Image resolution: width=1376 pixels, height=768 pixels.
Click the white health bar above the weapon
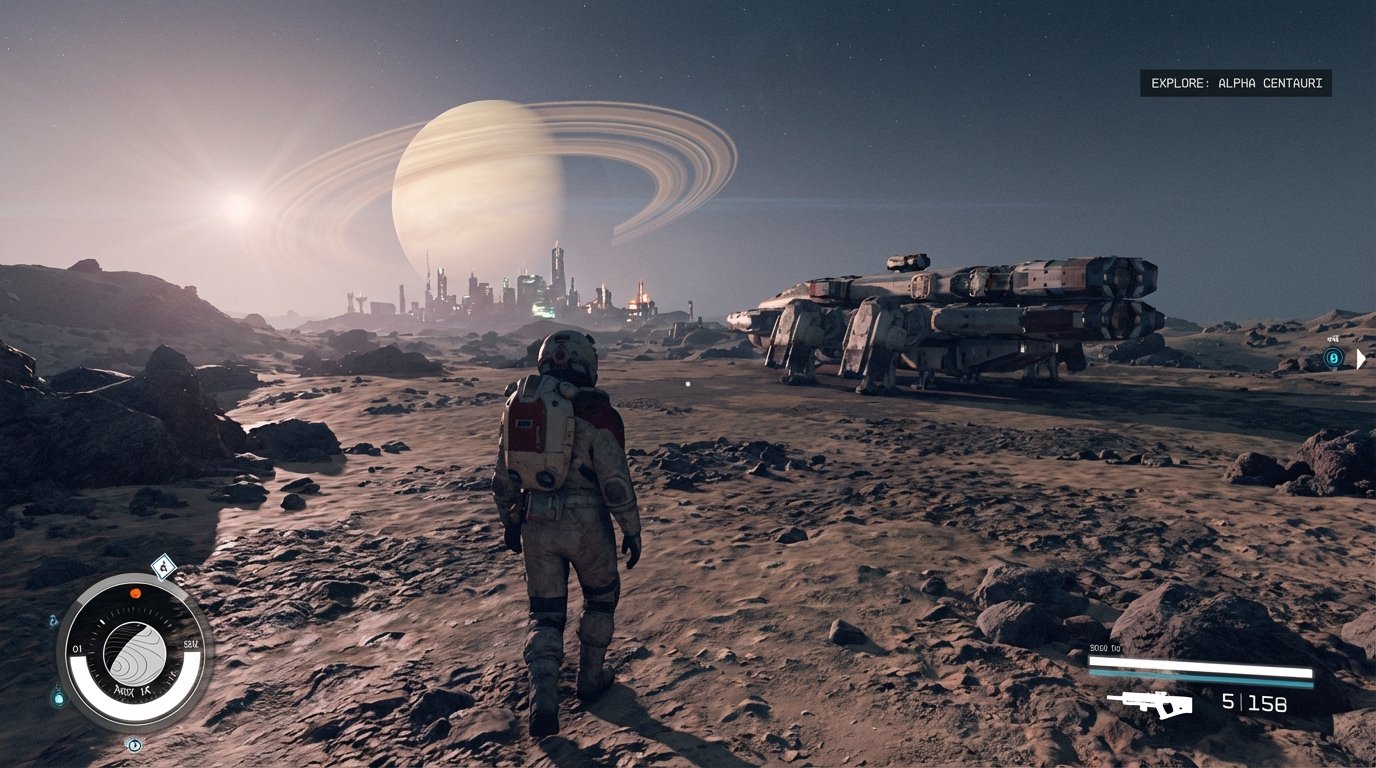[x=1200, y=662]
